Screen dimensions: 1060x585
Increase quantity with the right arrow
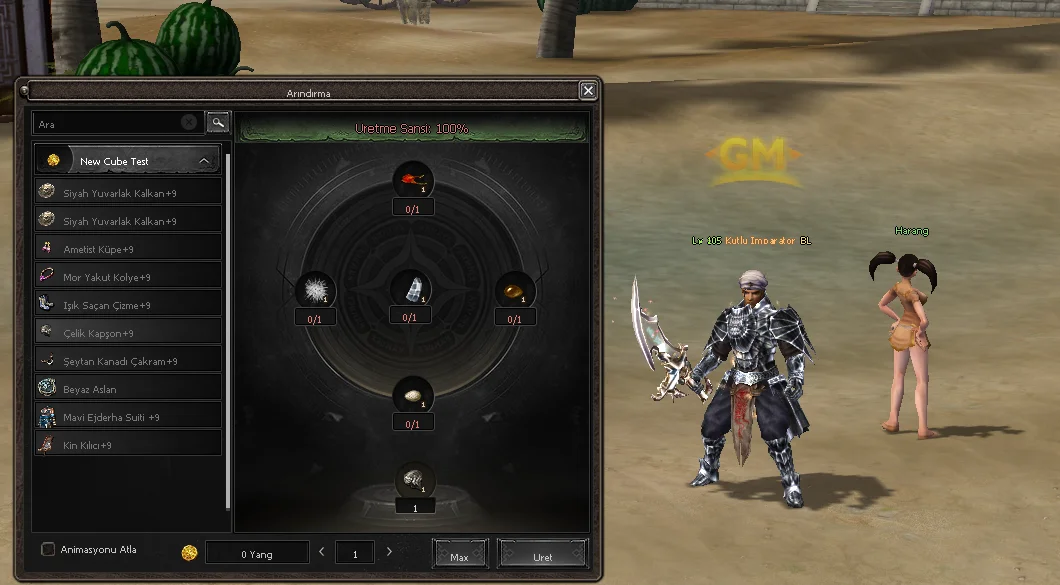coord(389,551)
